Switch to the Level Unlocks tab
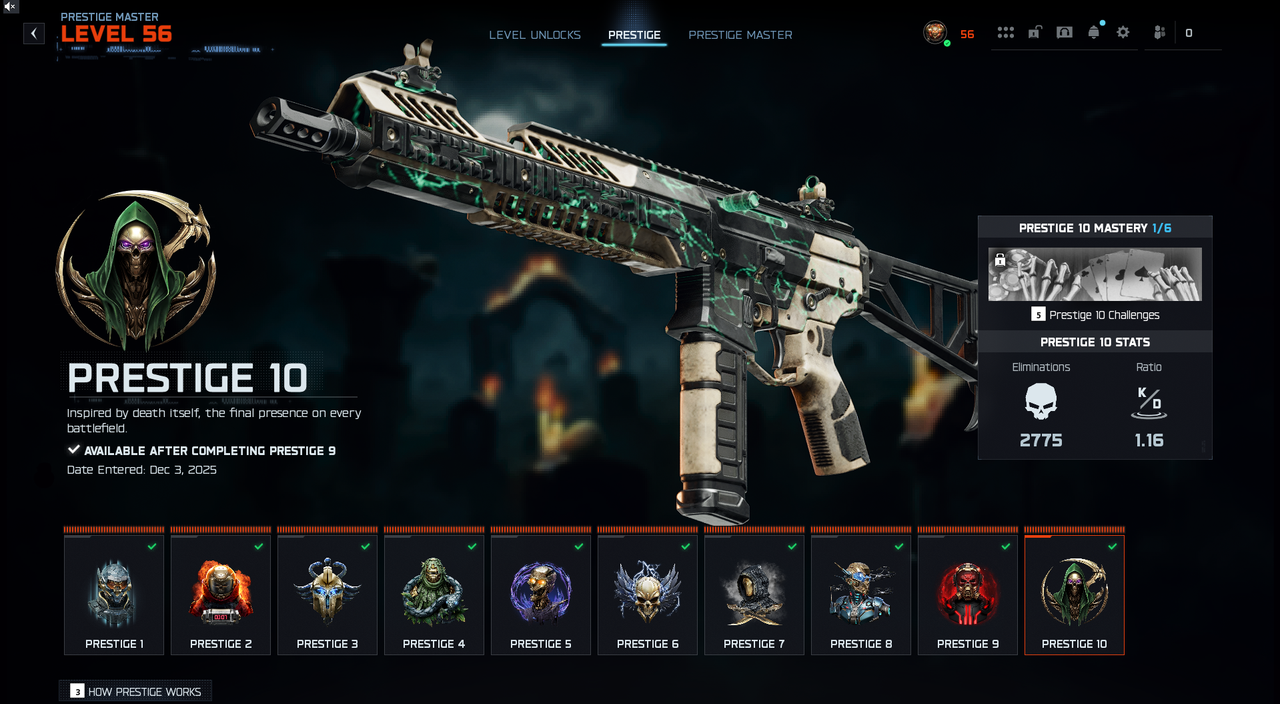The width and height of the screenshot is (1280, 704). click(534, 35)
